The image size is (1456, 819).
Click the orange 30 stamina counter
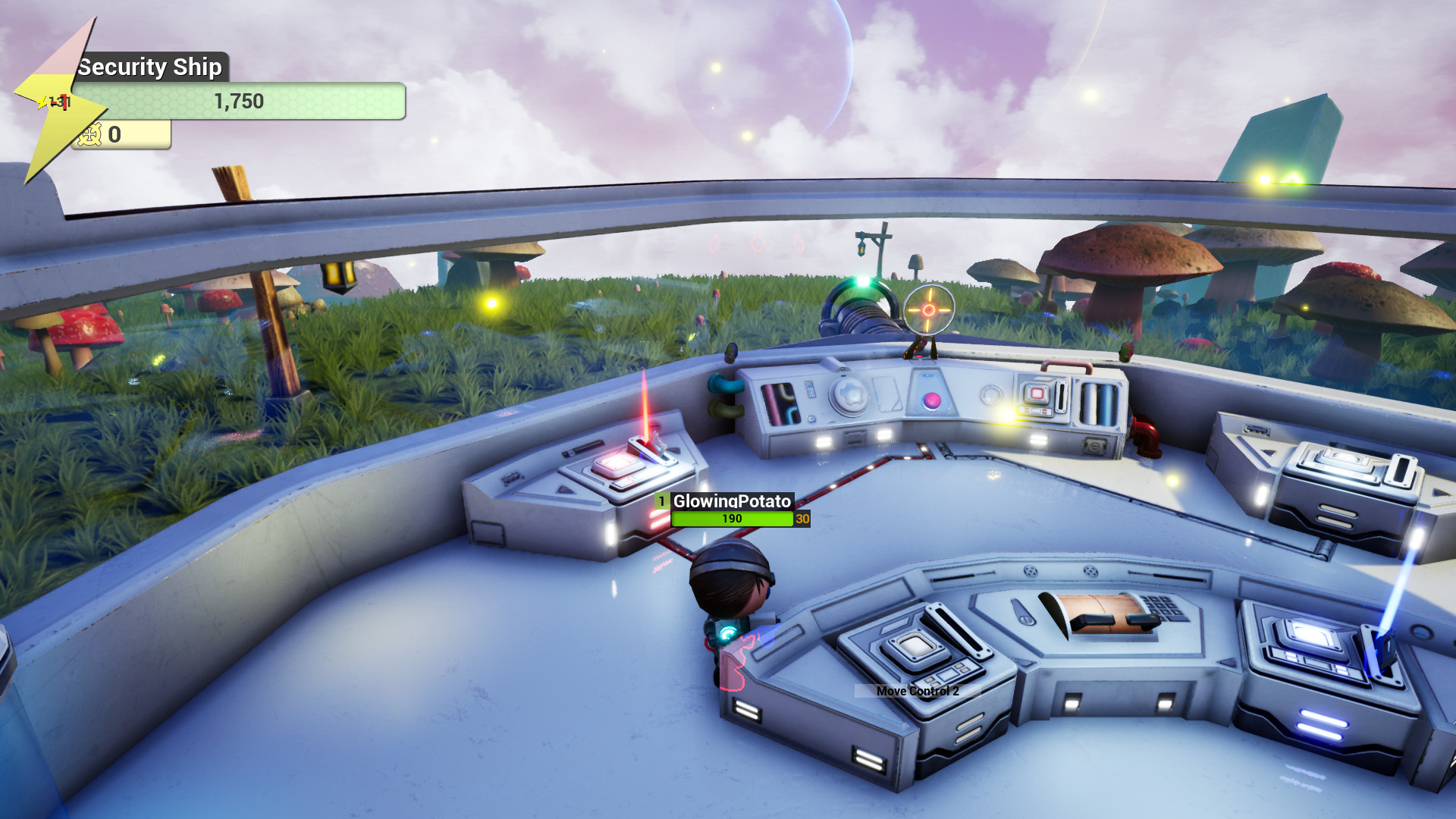pos(802,519)
